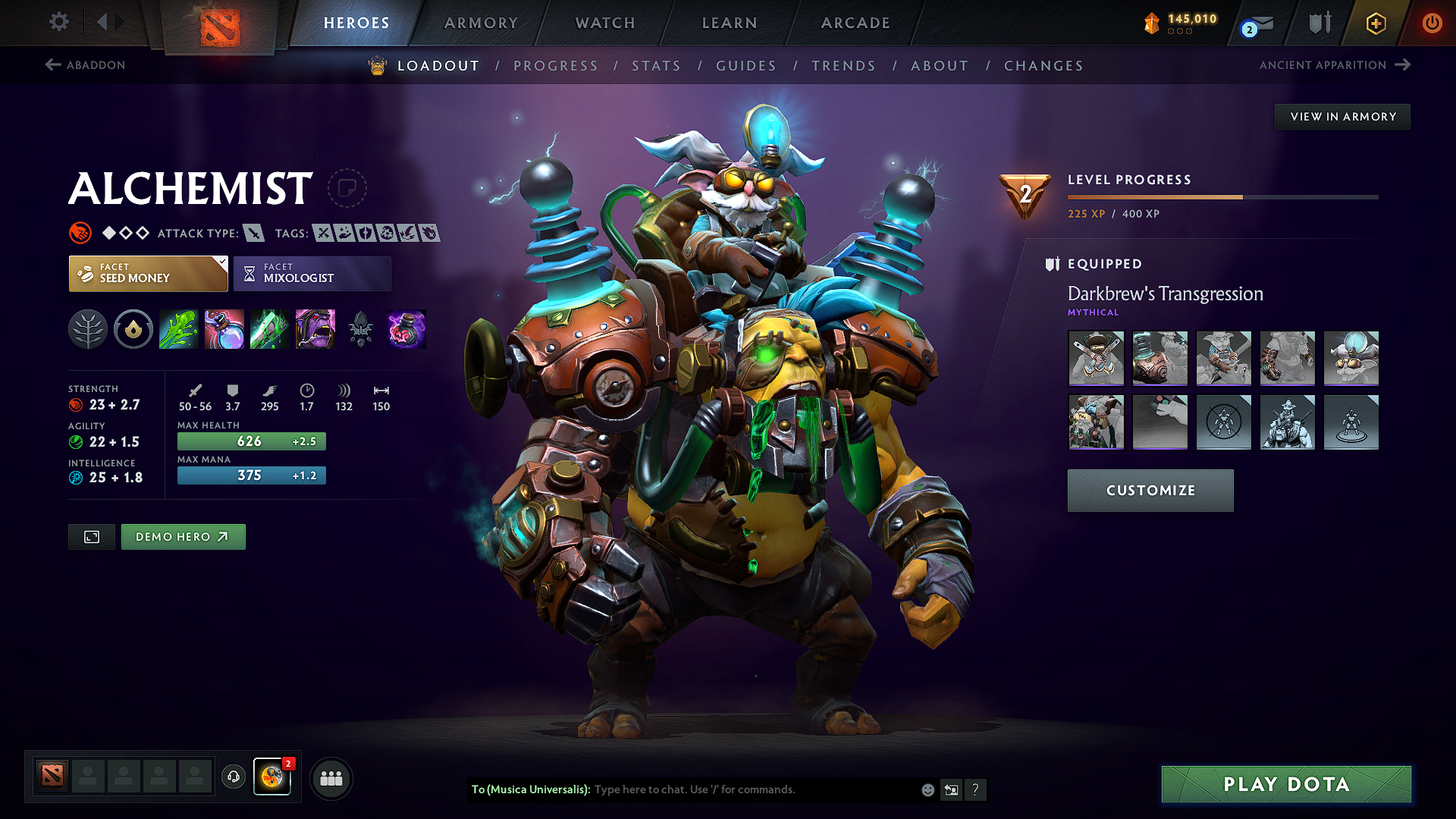Viewport: 1456px width, 819px height.
Task: Select the Acid Spray ability icon
Action: coord(178,329)
